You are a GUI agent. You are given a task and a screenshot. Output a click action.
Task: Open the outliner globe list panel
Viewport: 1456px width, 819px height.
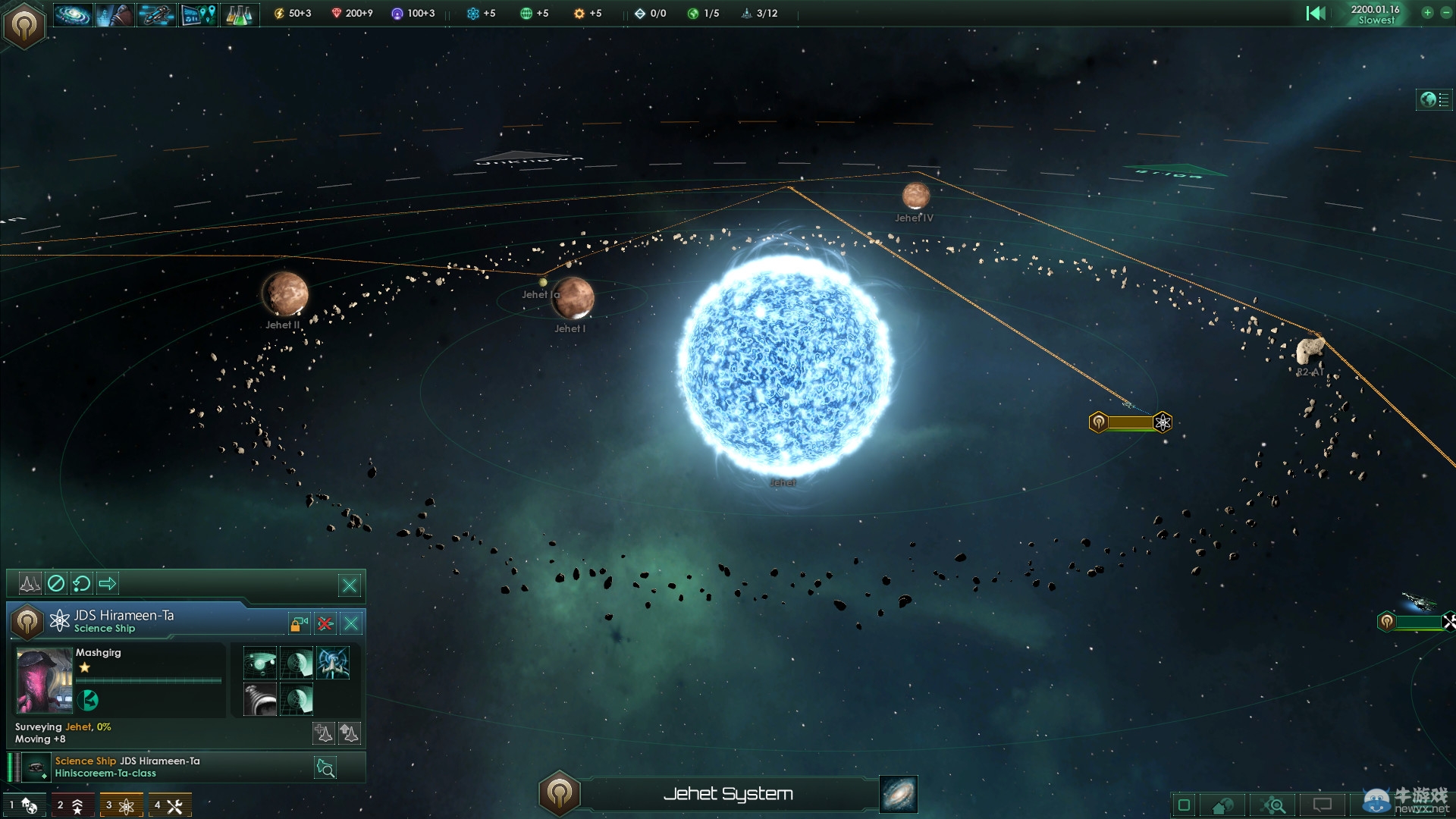tap(1434, 99)
